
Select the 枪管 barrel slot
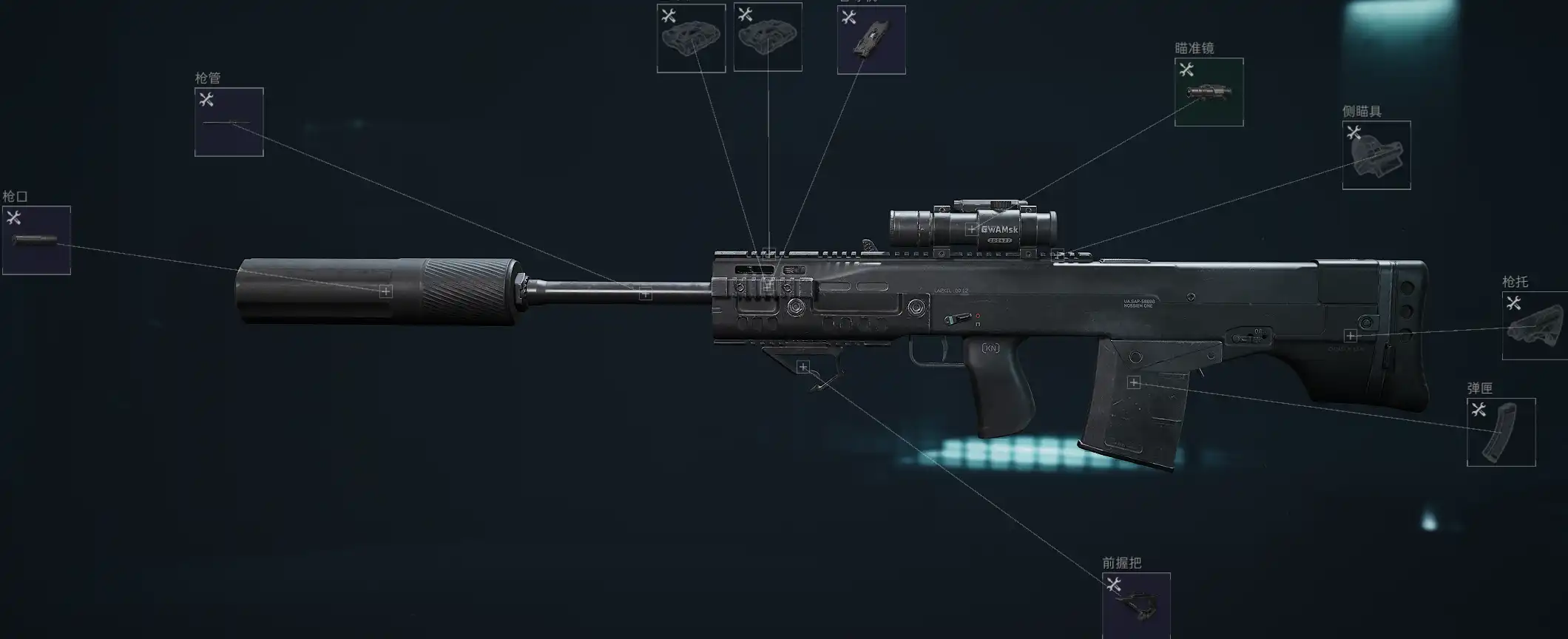229,122
